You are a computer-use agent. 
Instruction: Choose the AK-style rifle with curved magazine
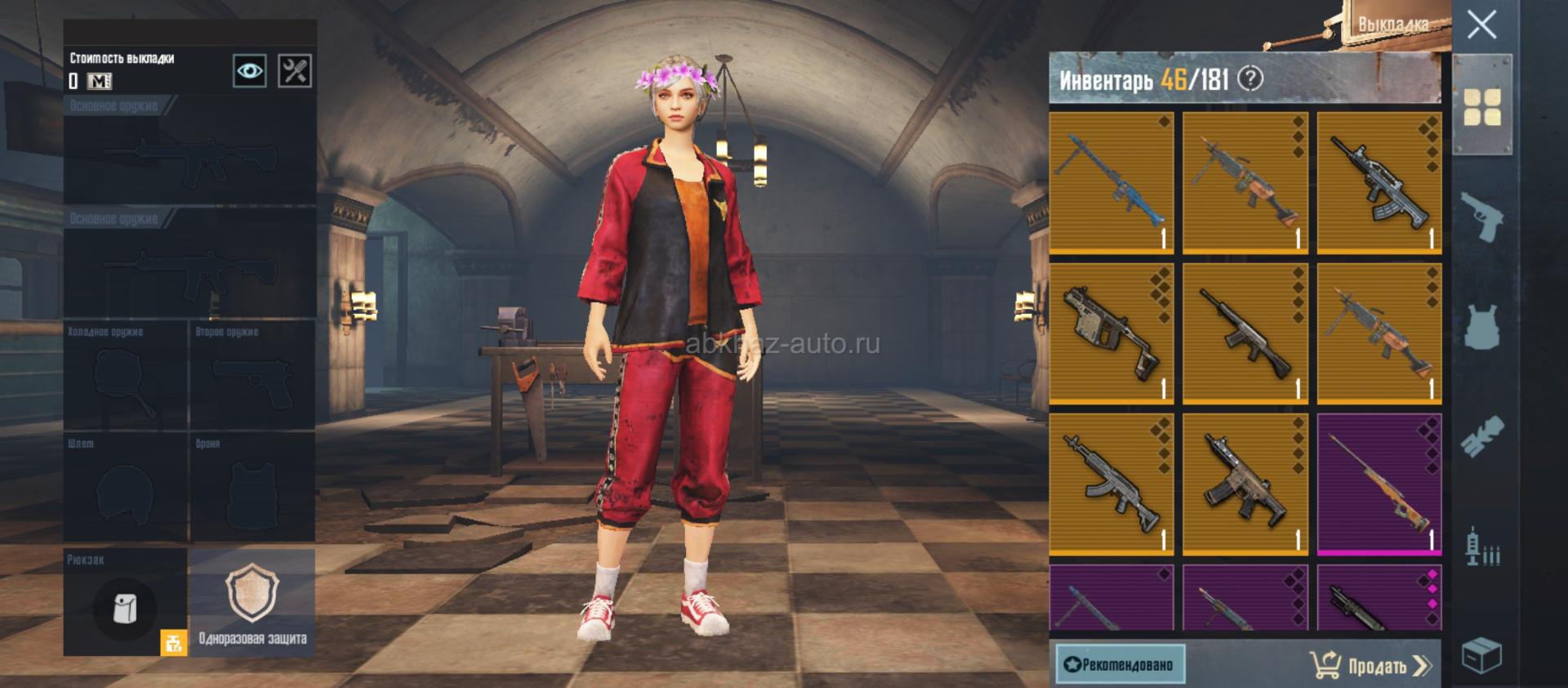tap(1111, 484)
